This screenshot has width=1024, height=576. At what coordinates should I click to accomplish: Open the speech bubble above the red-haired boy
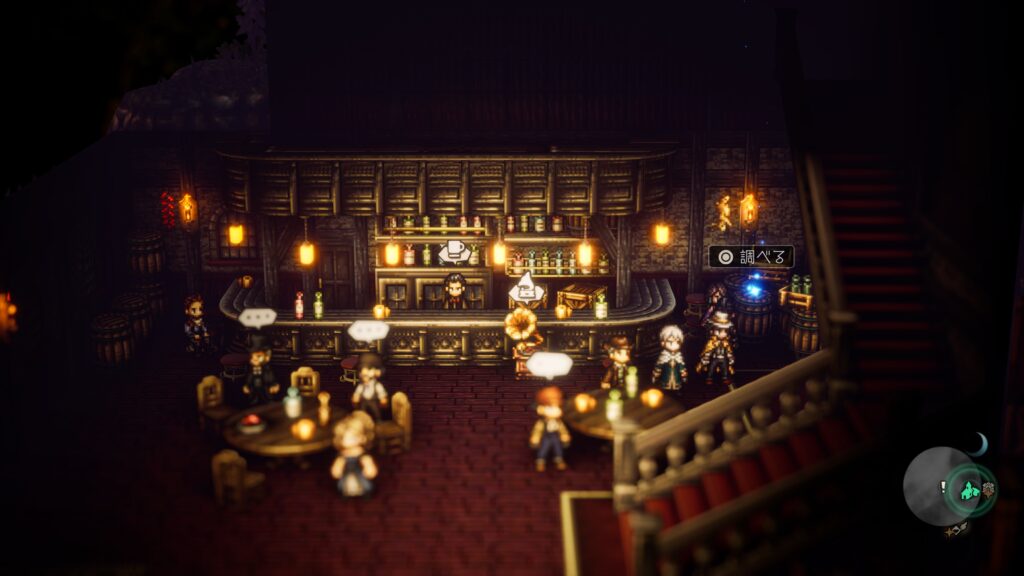point(549,364)
